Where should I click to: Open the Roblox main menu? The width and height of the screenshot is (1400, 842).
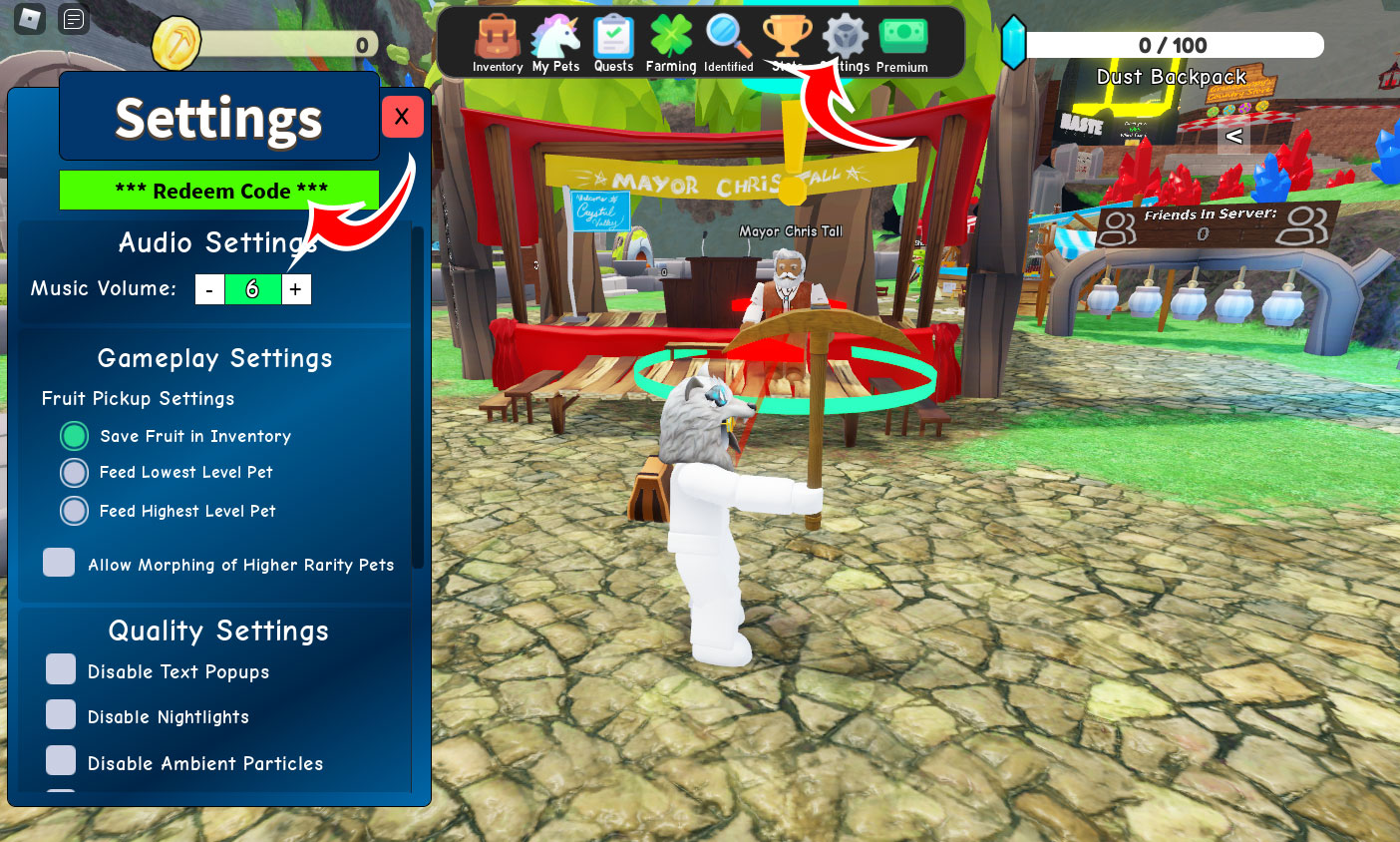pos(30,18)
